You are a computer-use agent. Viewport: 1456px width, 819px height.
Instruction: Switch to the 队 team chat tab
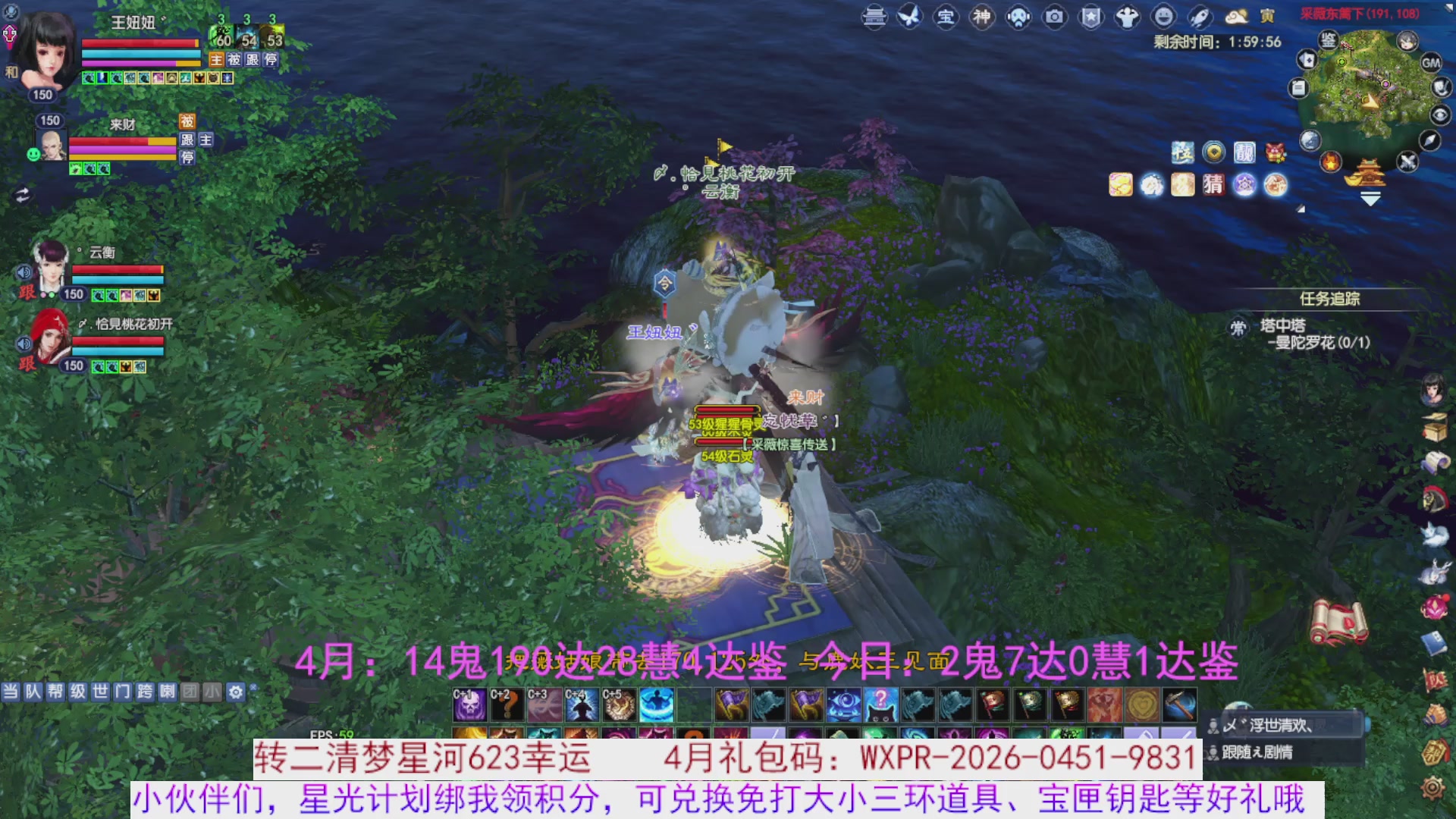[x=33, y=692]
